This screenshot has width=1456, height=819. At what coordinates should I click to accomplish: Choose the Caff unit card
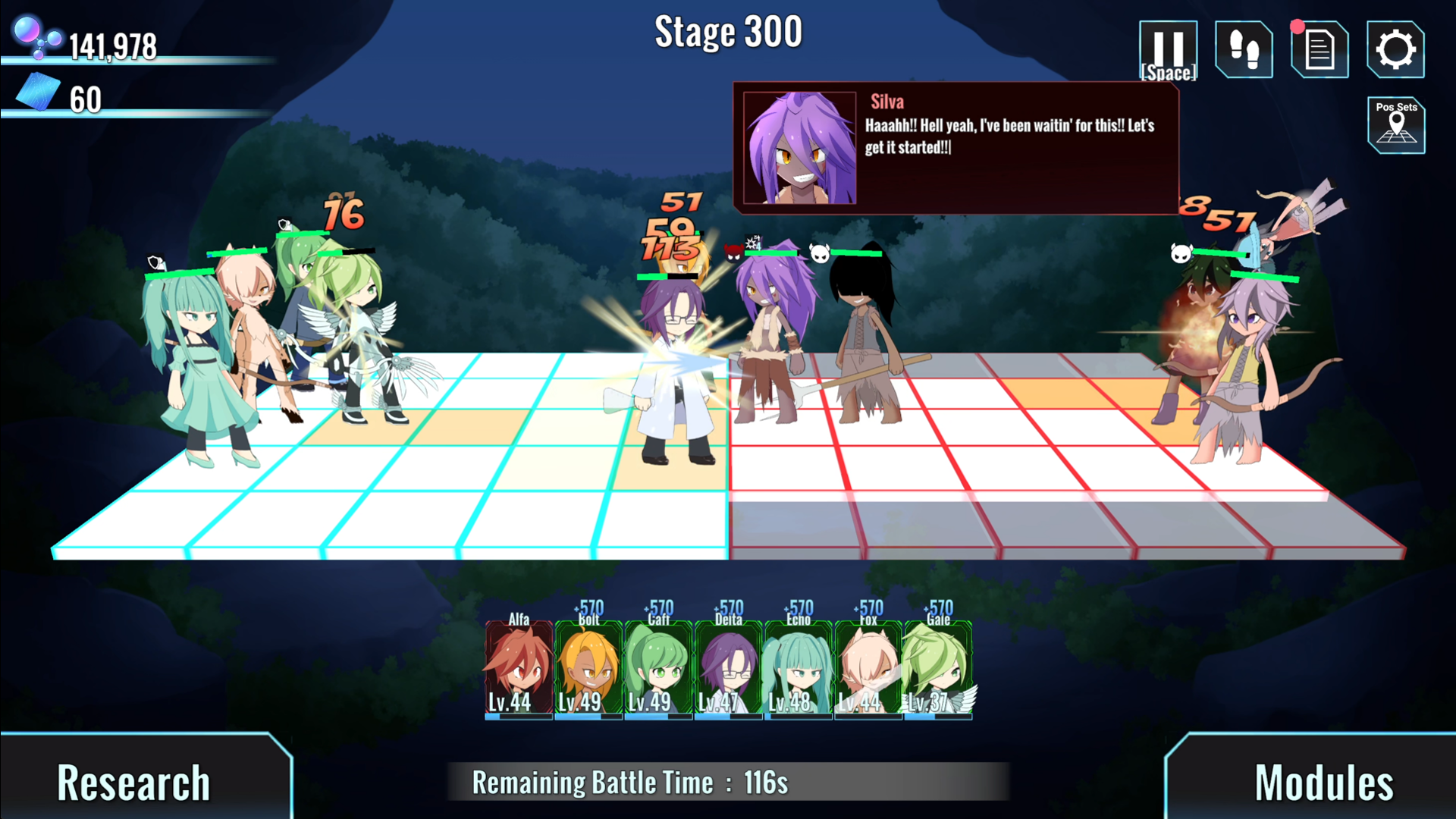(658, 669)
